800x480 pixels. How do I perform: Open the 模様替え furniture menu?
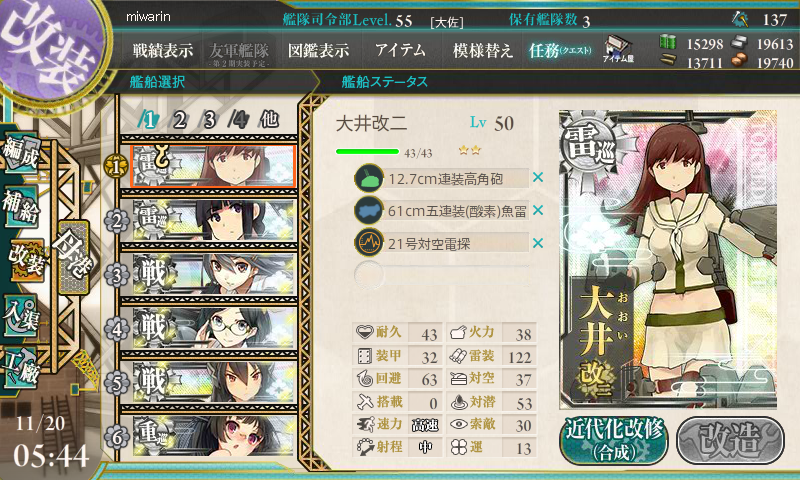click(x=483, y=50)
